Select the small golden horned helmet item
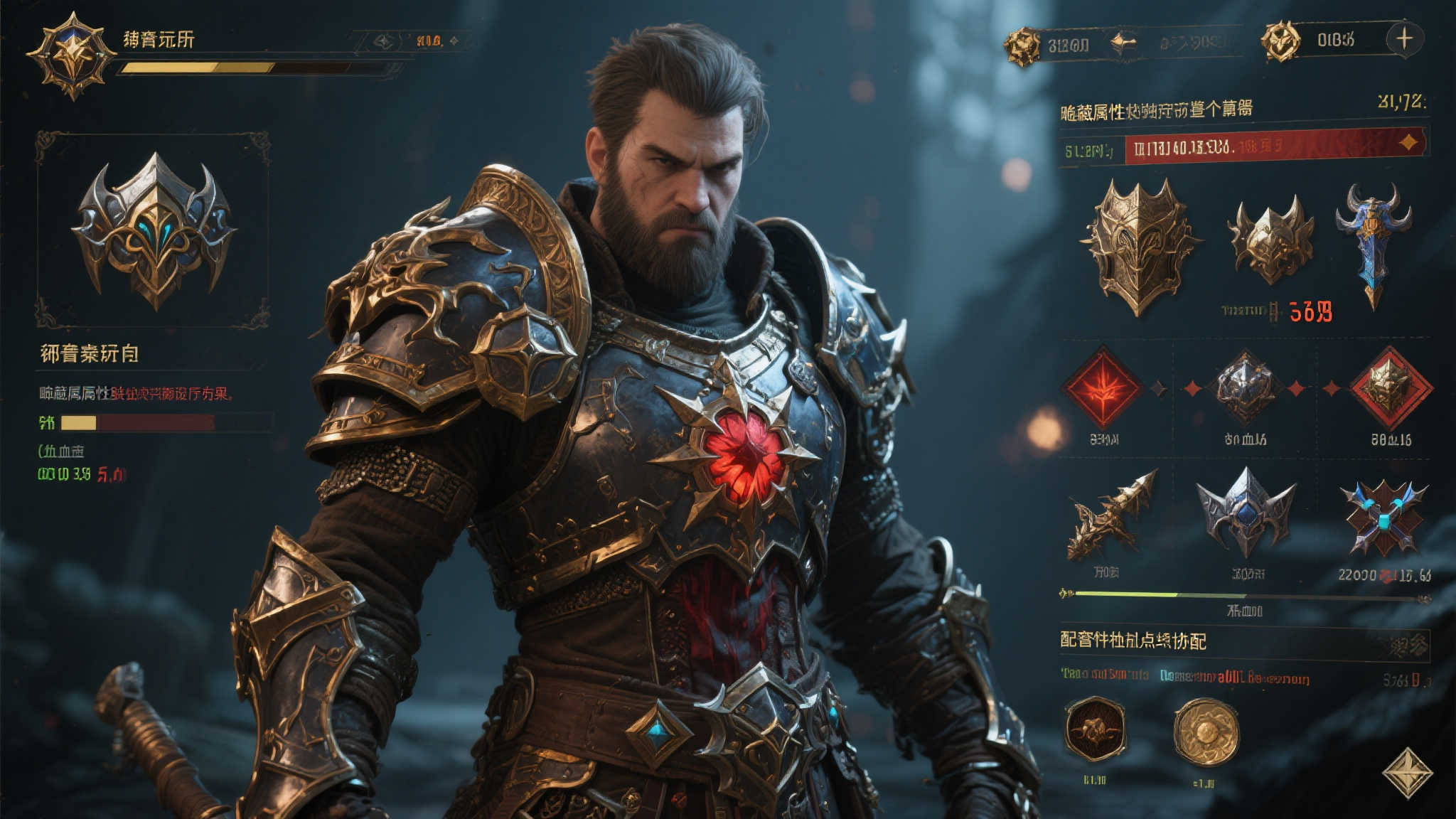 click(x=1271, y=240)
